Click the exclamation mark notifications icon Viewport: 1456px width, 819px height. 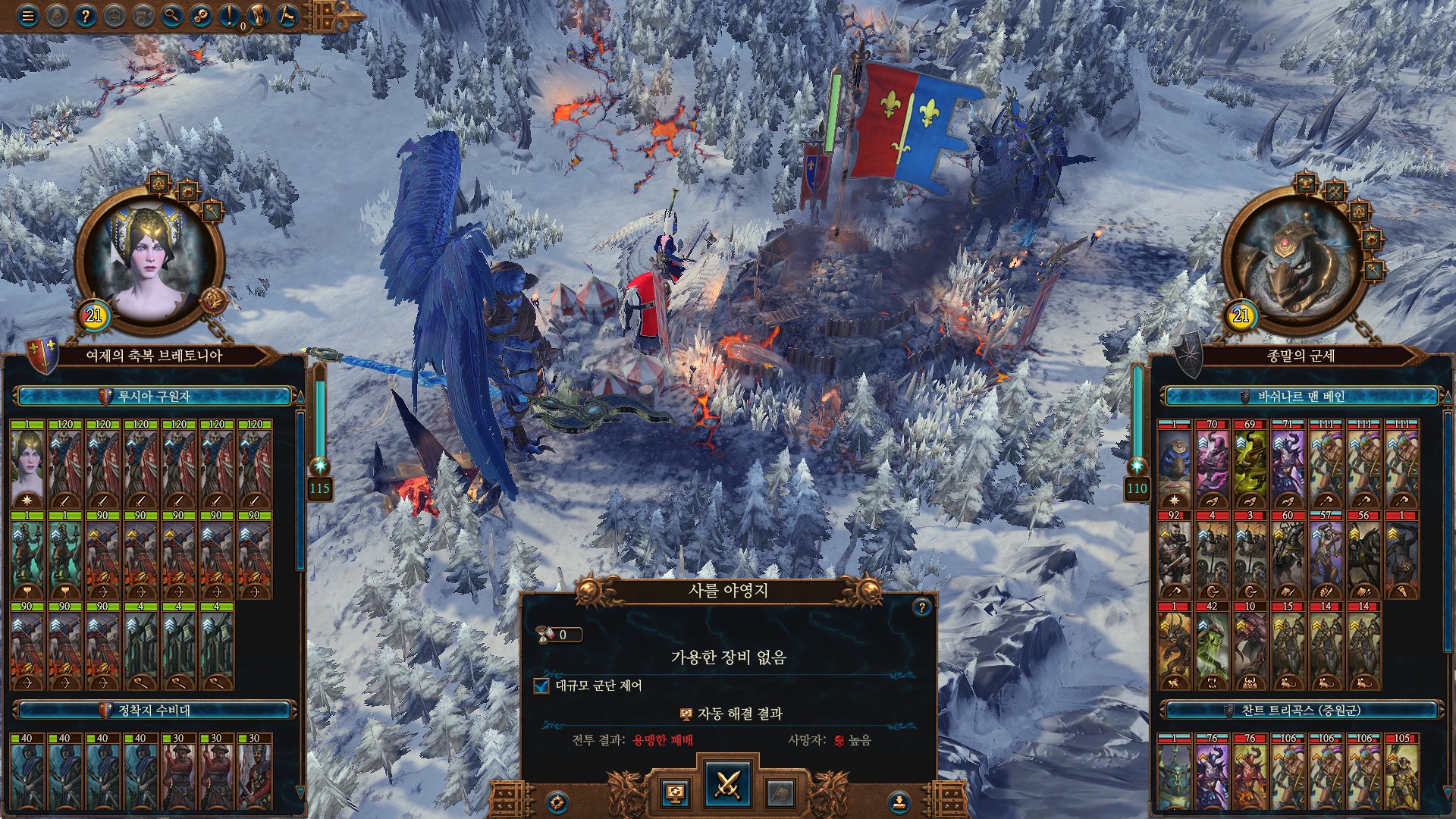(230, 17)
